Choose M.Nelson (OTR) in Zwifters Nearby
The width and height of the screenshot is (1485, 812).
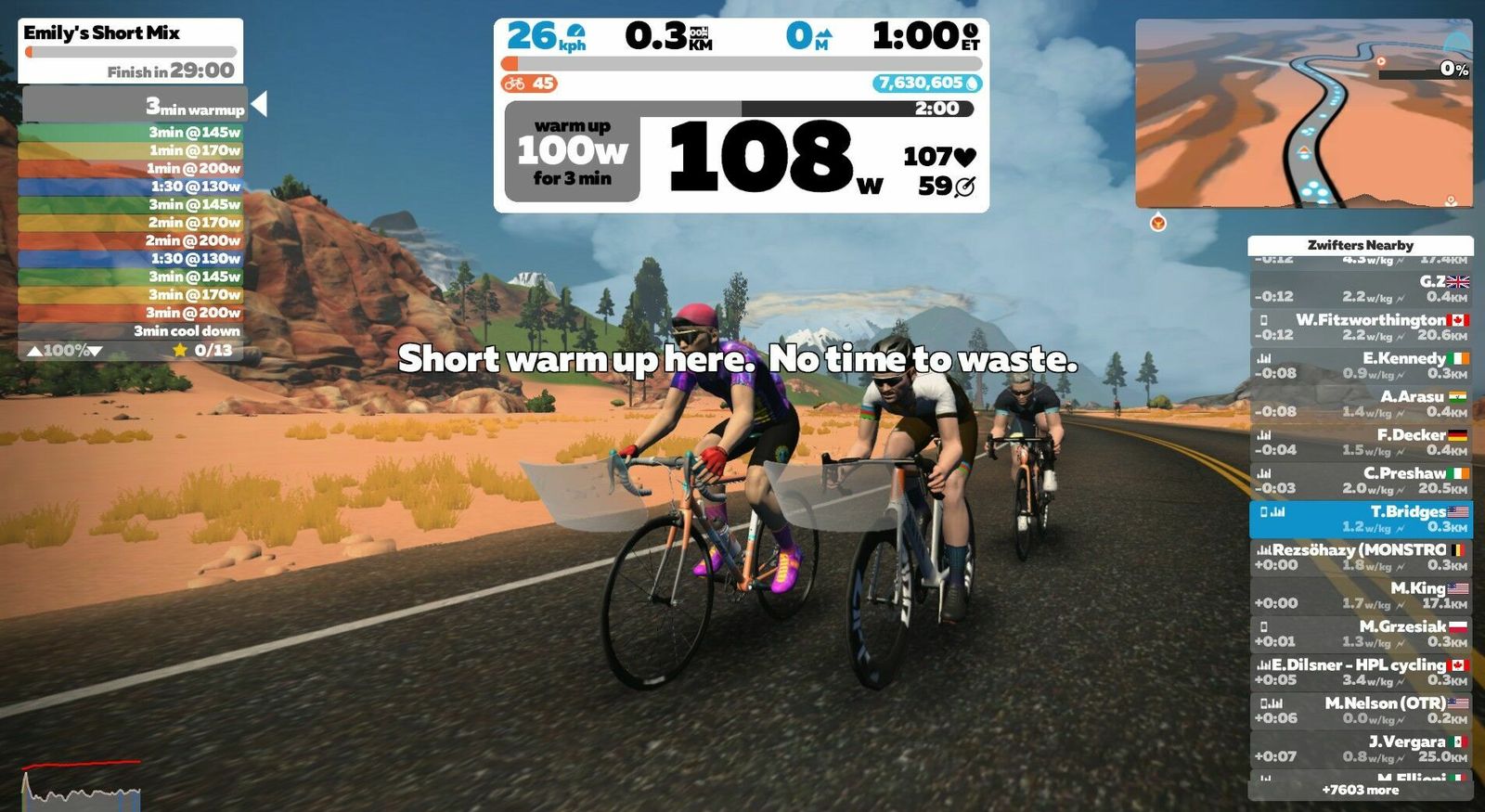[1361, 710]
